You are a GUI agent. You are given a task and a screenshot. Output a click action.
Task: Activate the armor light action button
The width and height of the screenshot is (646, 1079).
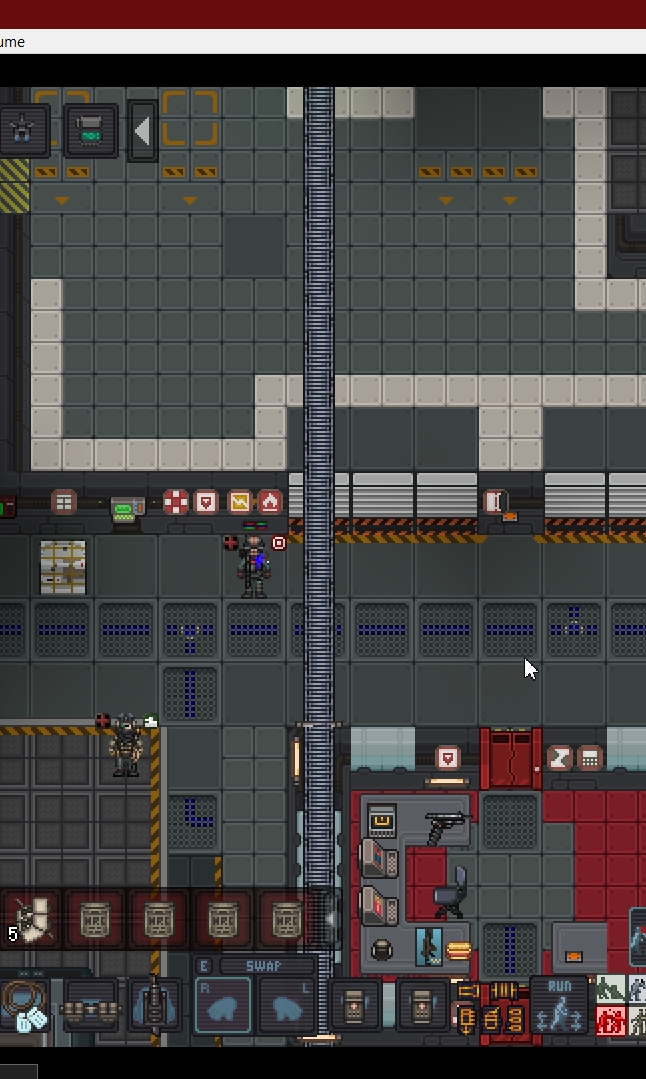tap(24, 131)
